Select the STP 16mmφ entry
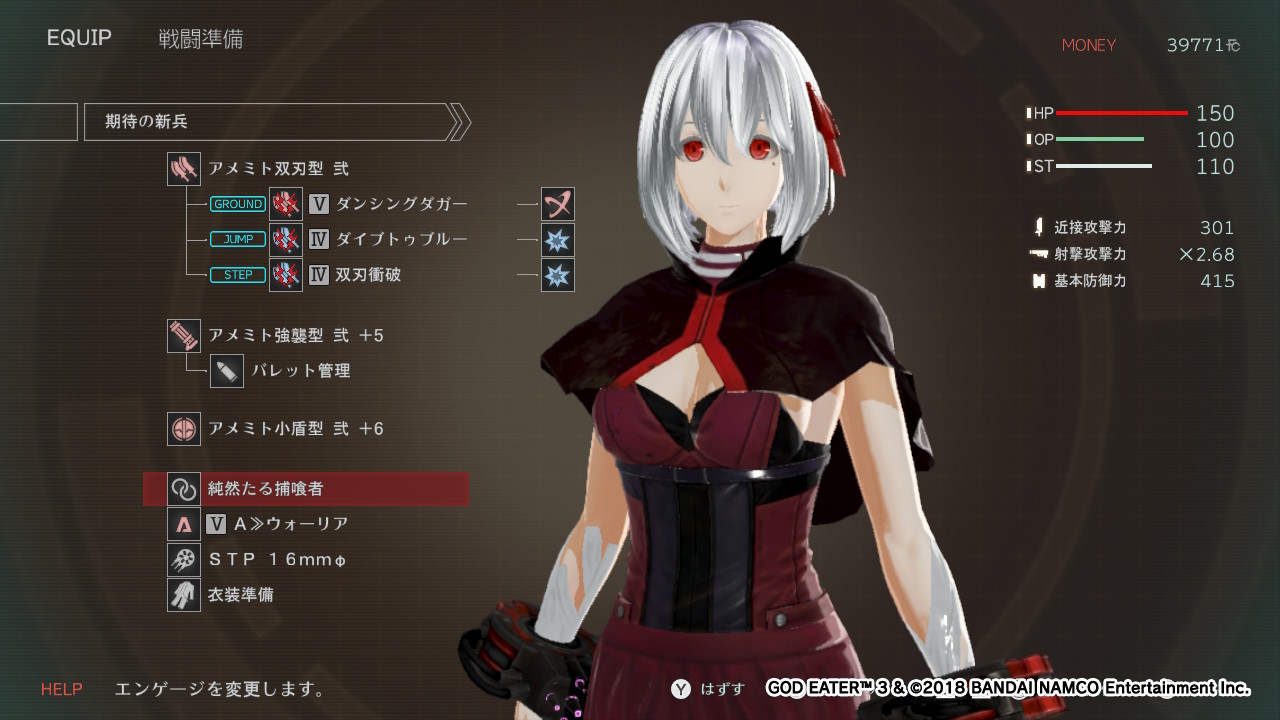1280x720 pixels. coord(277,559)
